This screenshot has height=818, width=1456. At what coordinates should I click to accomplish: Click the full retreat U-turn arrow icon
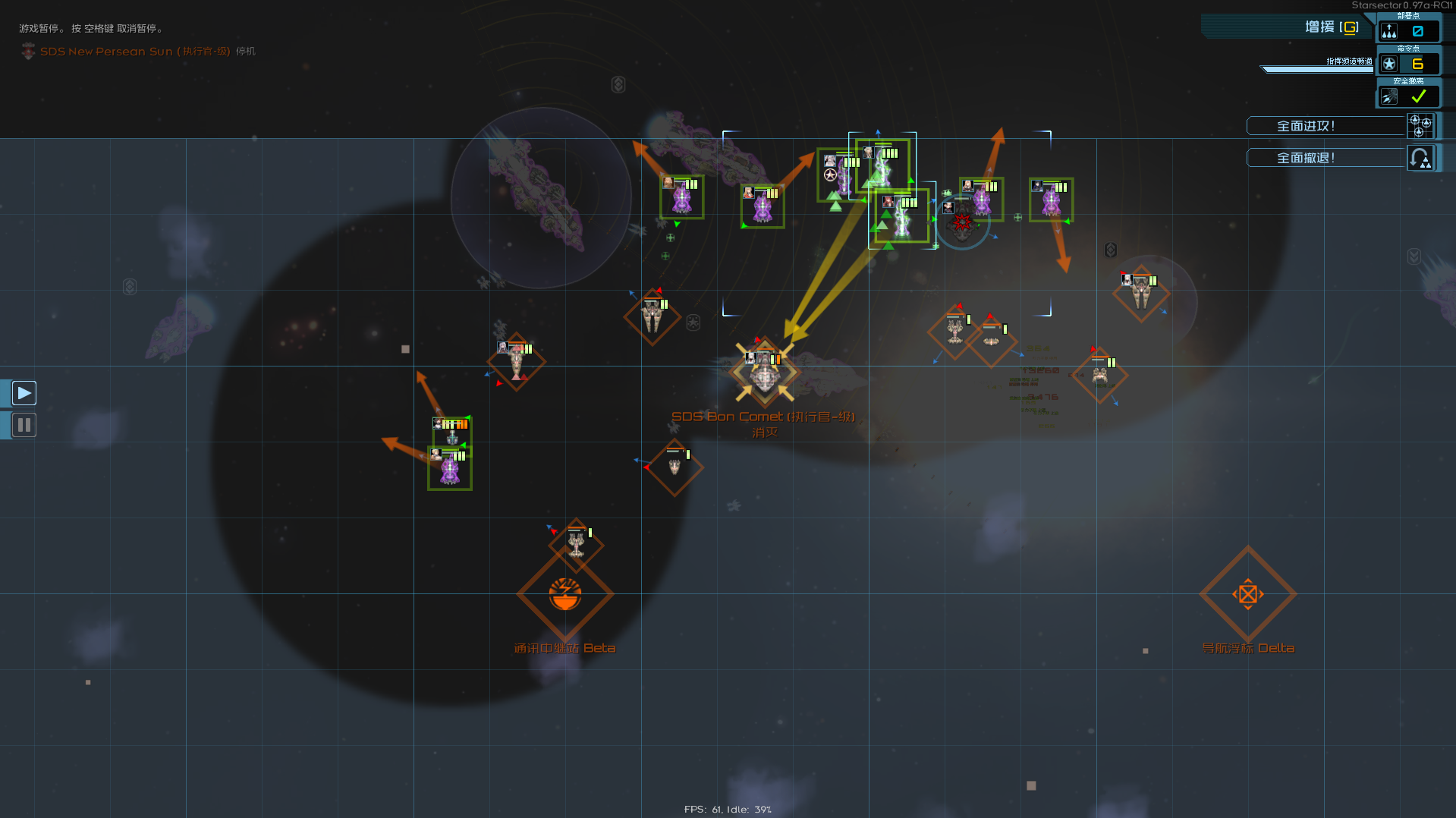click(1420, 158)
